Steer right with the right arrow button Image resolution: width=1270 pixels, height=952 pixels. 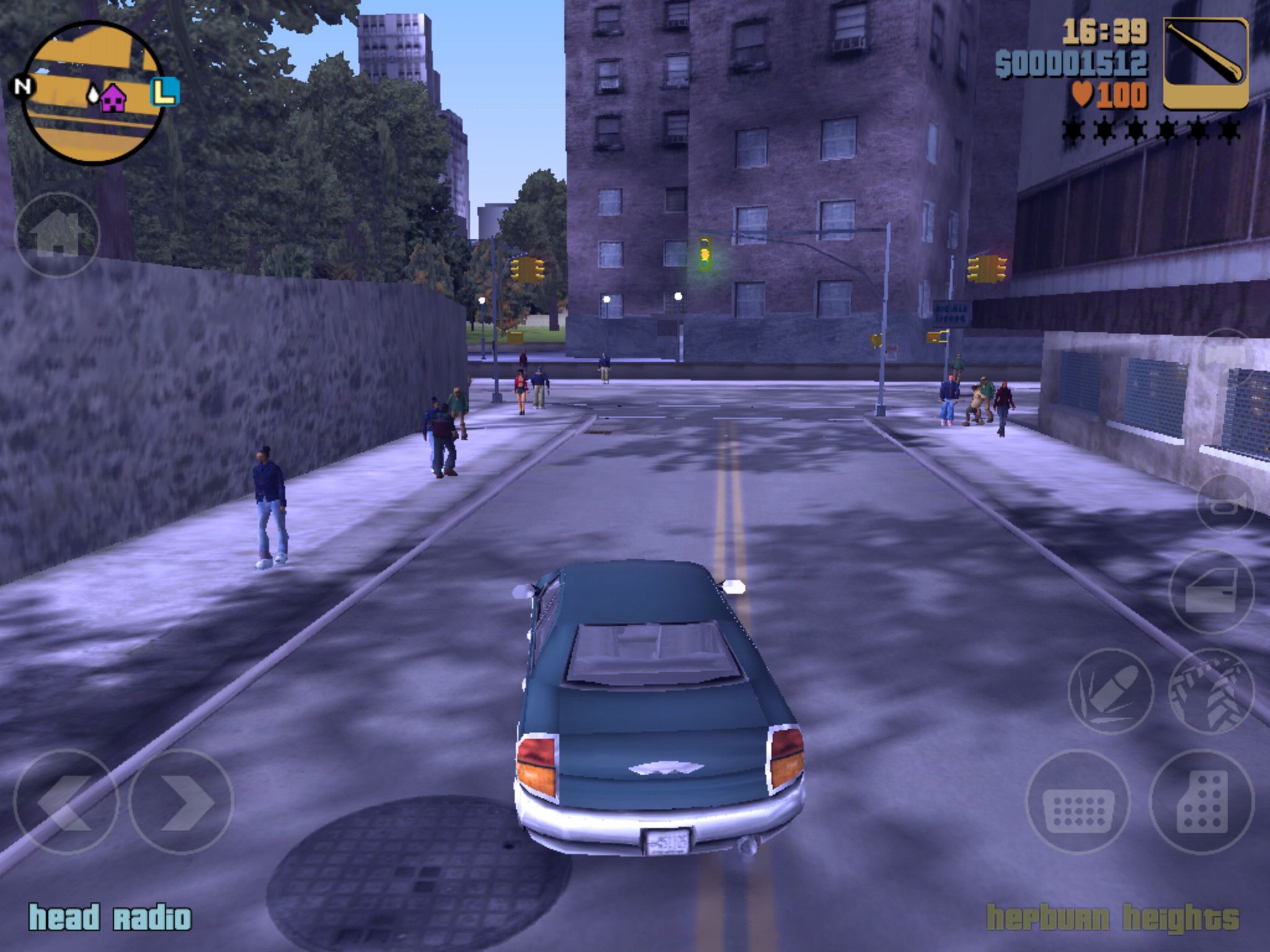pyautogui.click(x=181, y=802)
